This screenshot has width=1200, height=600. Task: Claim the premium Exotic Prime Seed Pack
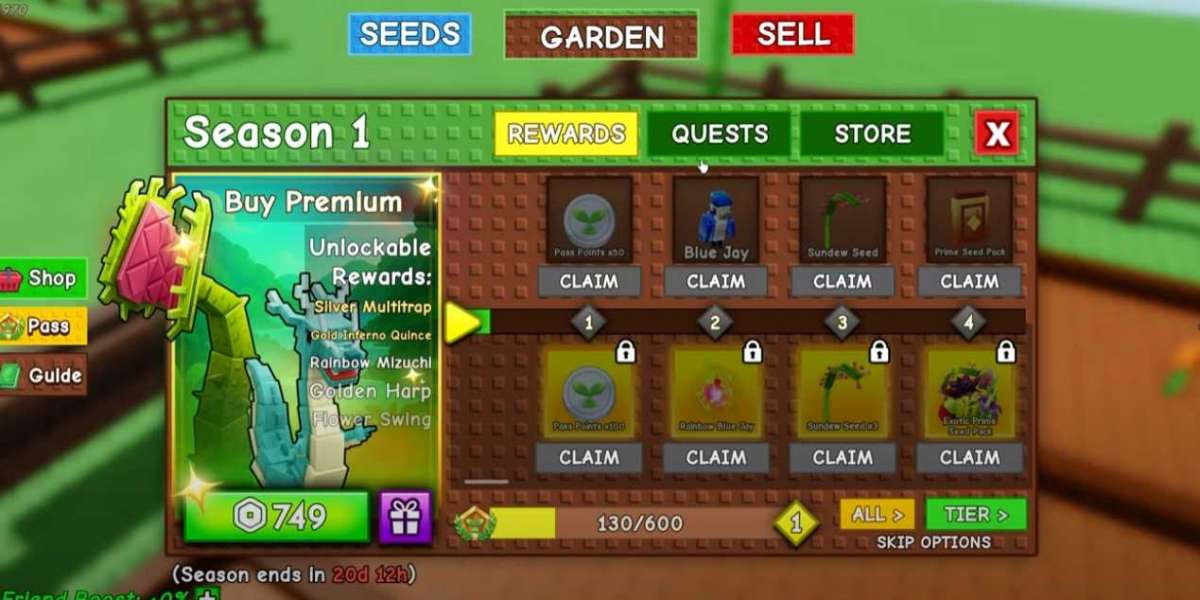969,457
